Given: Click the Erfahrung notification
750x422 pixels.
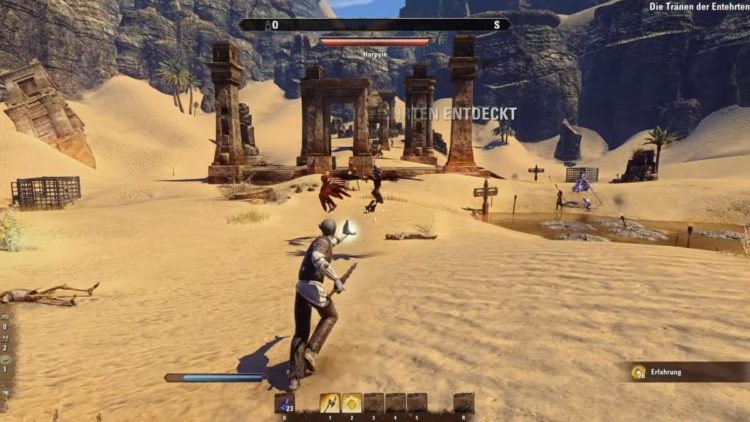Looking at the screenshot, I should click(688, 372).
